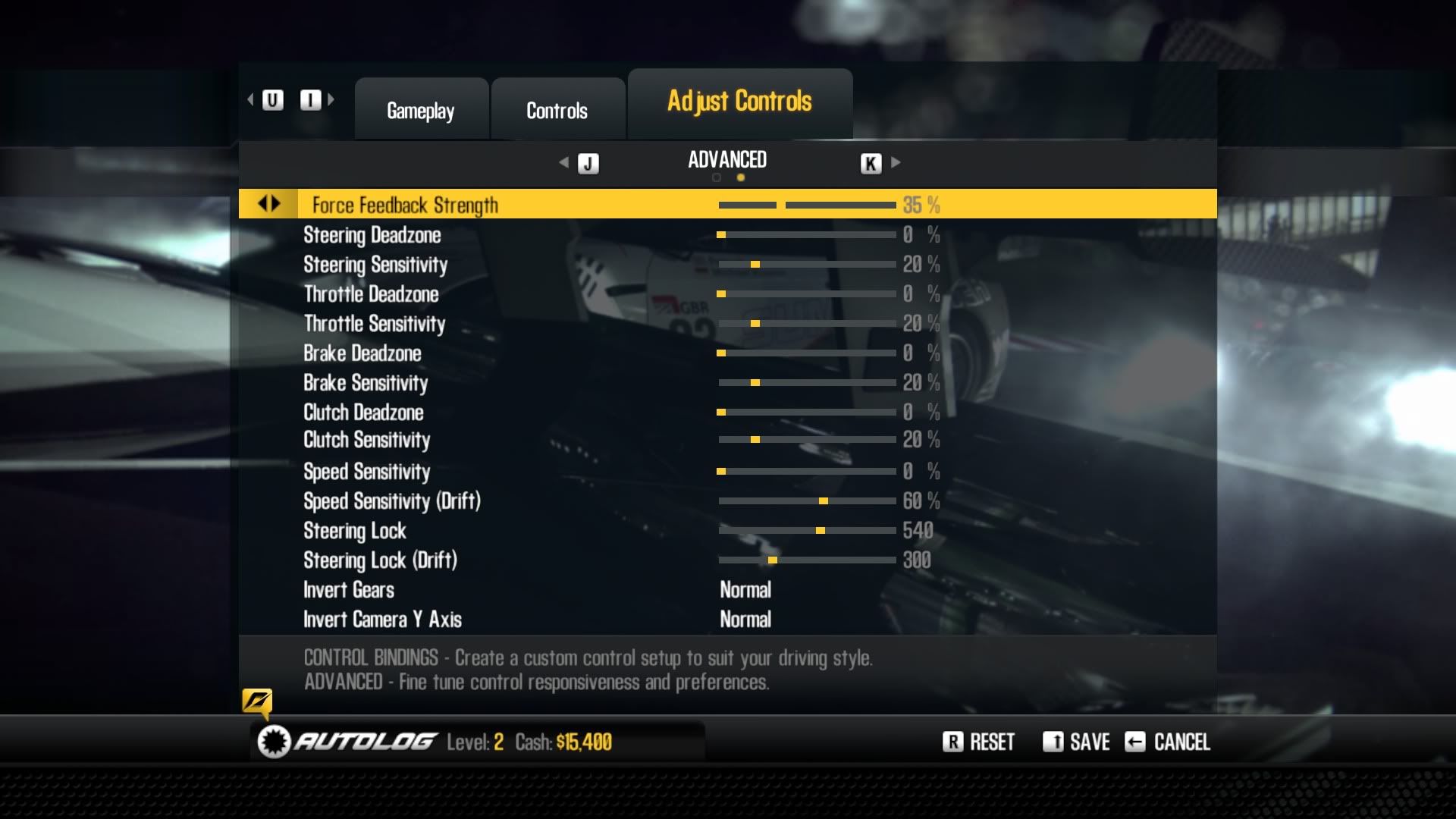
Task: Click the Brake Sensitivity slider
Action: (x=807, y=383)
